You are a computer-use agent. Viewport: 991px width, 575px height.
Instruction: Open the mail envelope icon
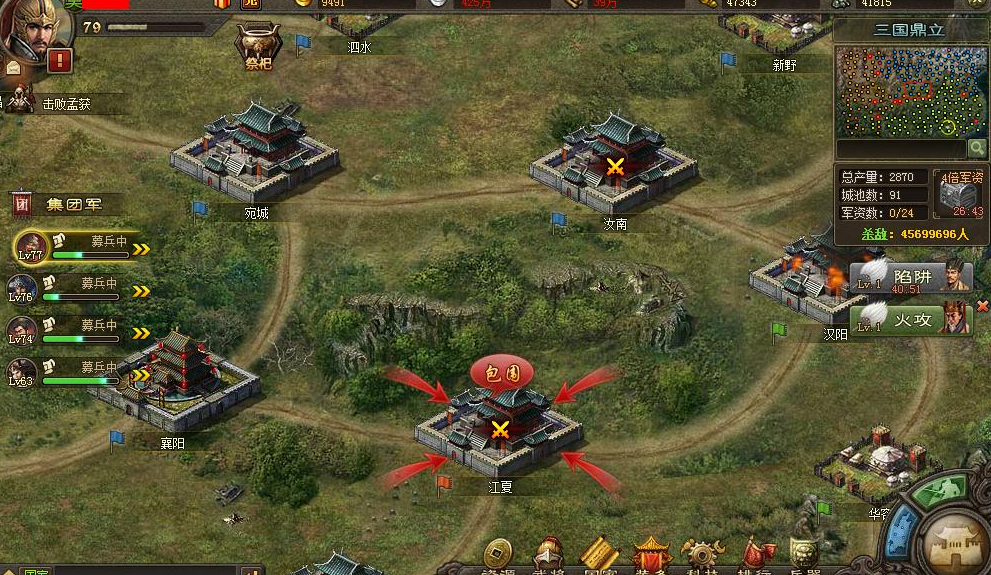click(13, 69)
